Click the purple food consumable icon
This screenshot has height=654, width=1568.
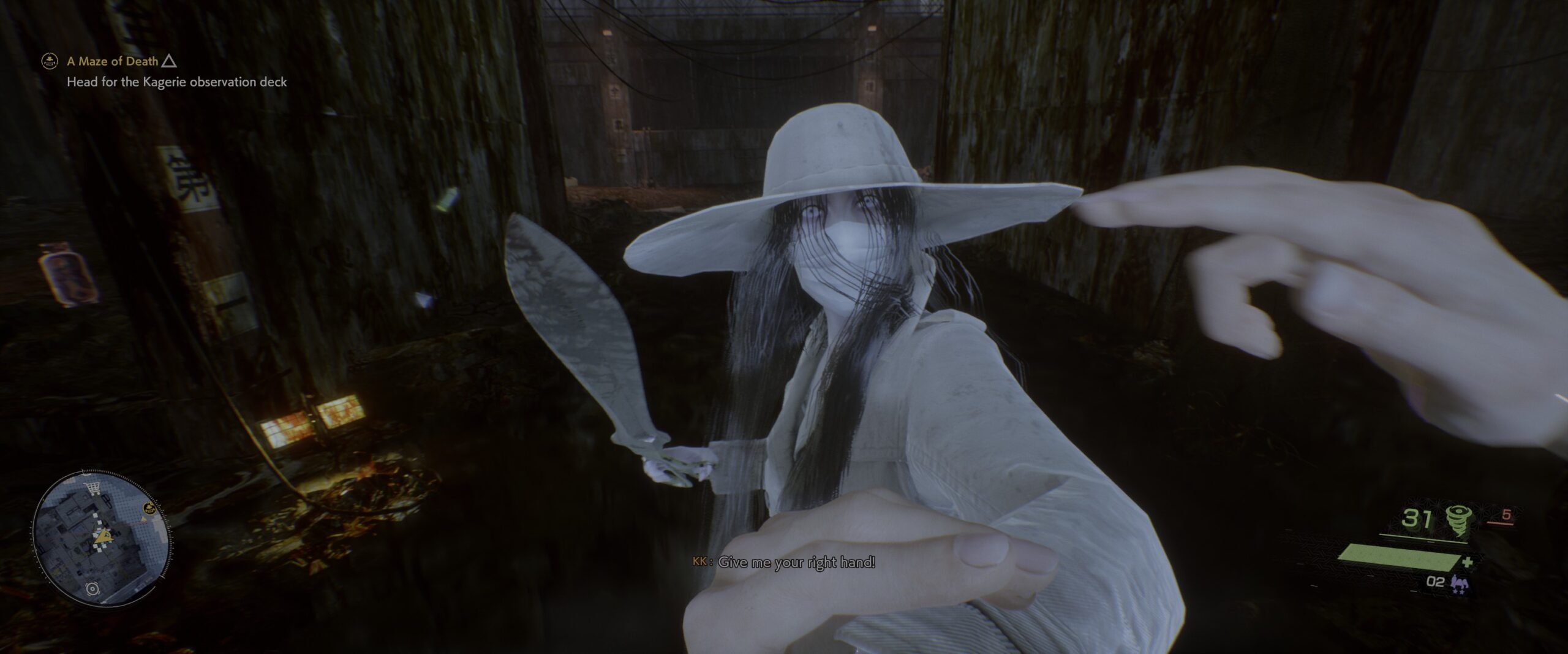[1460, 583]
